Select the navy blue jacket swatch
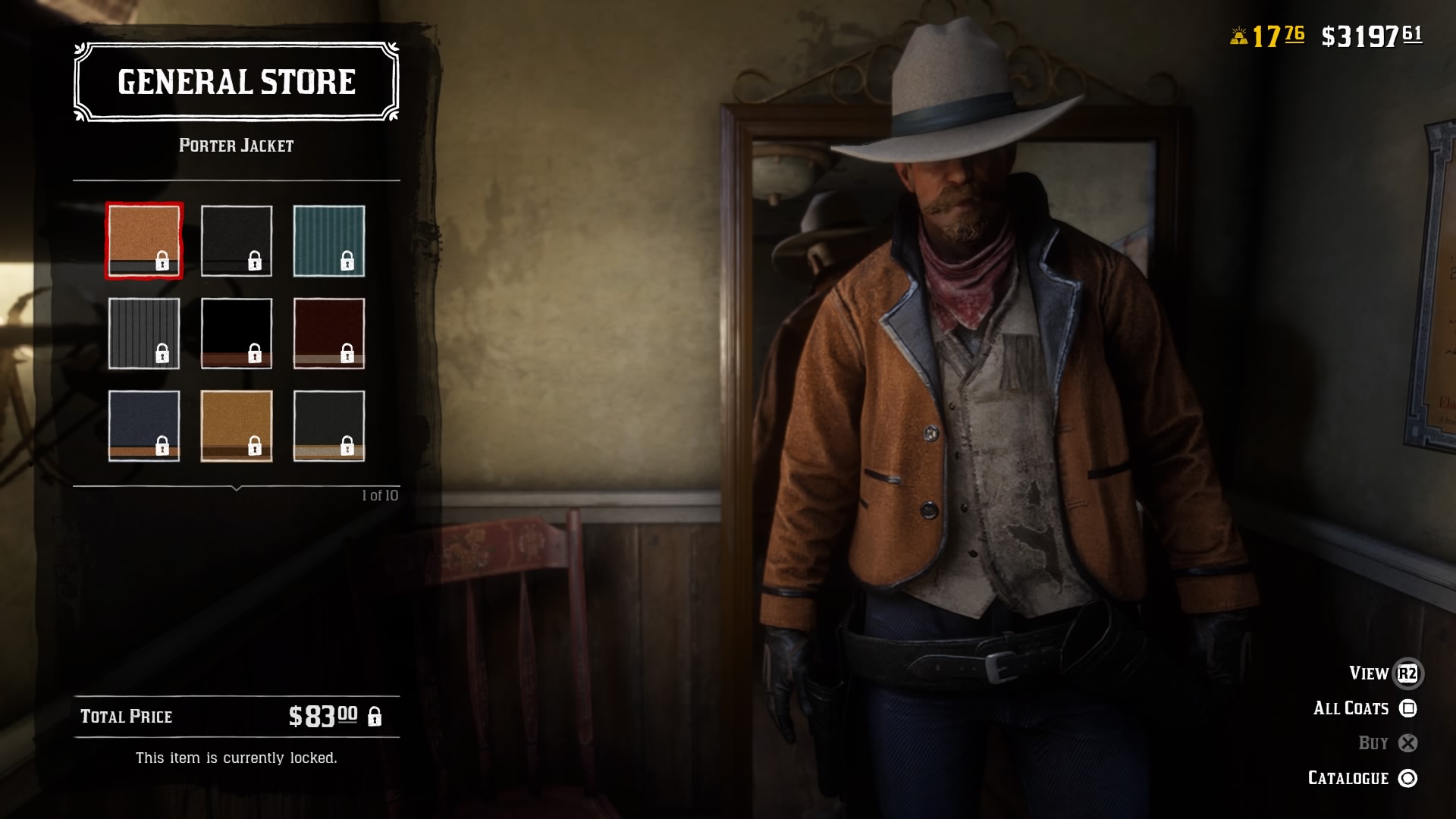 point(143,426)
